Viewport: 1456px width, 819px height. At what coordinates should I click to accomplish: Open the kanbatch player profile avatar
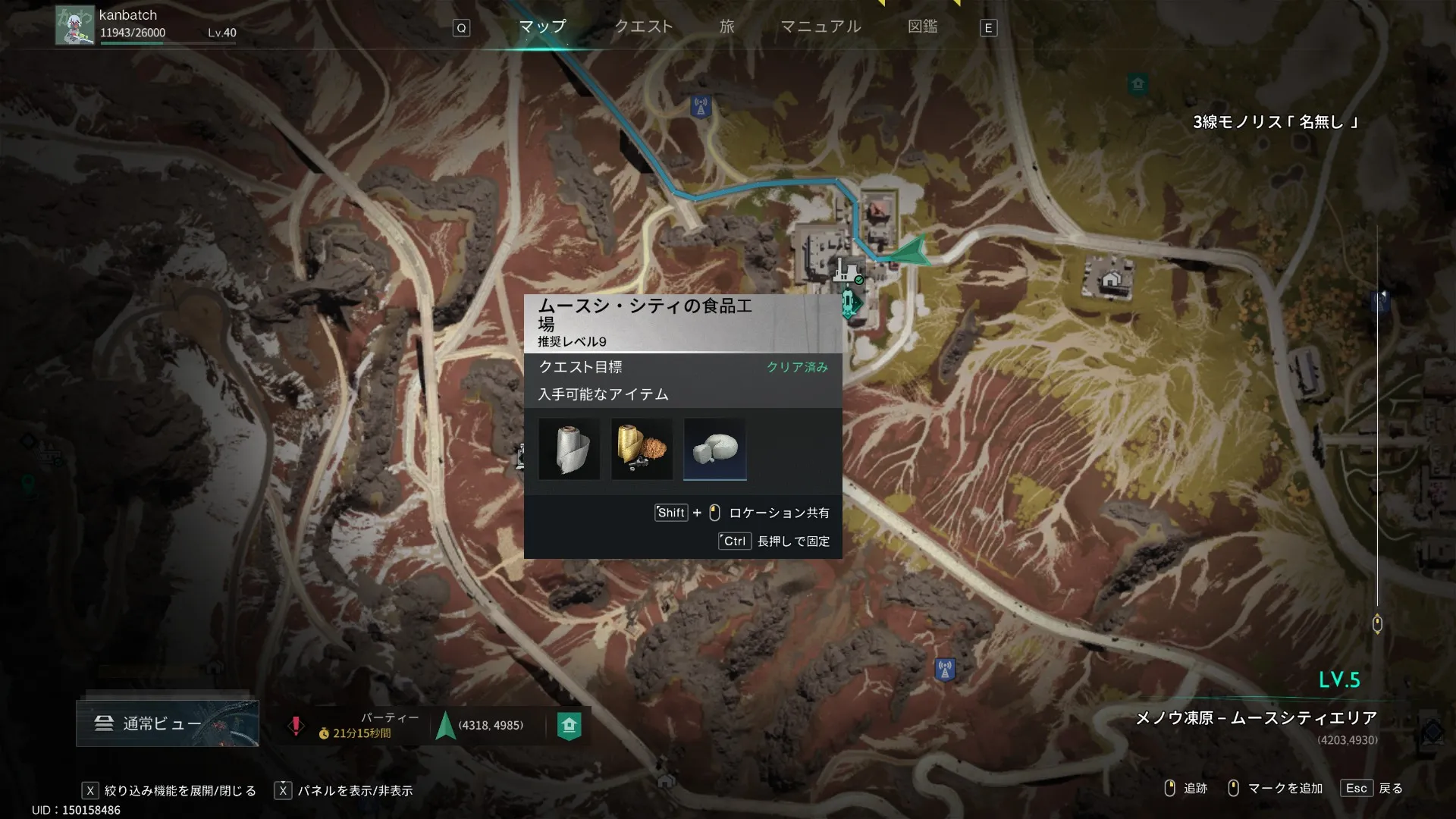click(74, 26)
